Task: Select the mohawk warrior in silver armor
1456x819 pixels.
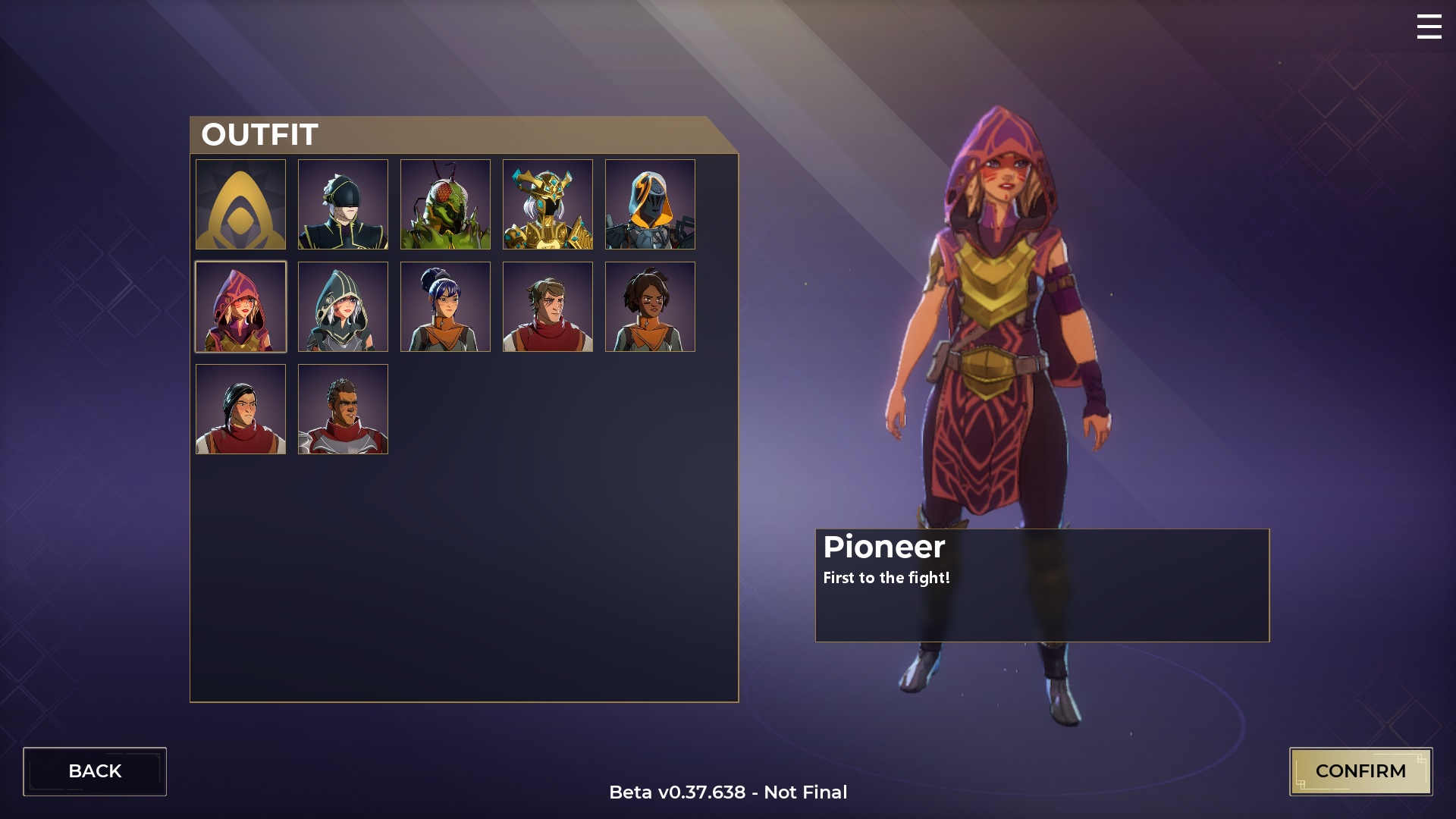Action: [343, 409]
